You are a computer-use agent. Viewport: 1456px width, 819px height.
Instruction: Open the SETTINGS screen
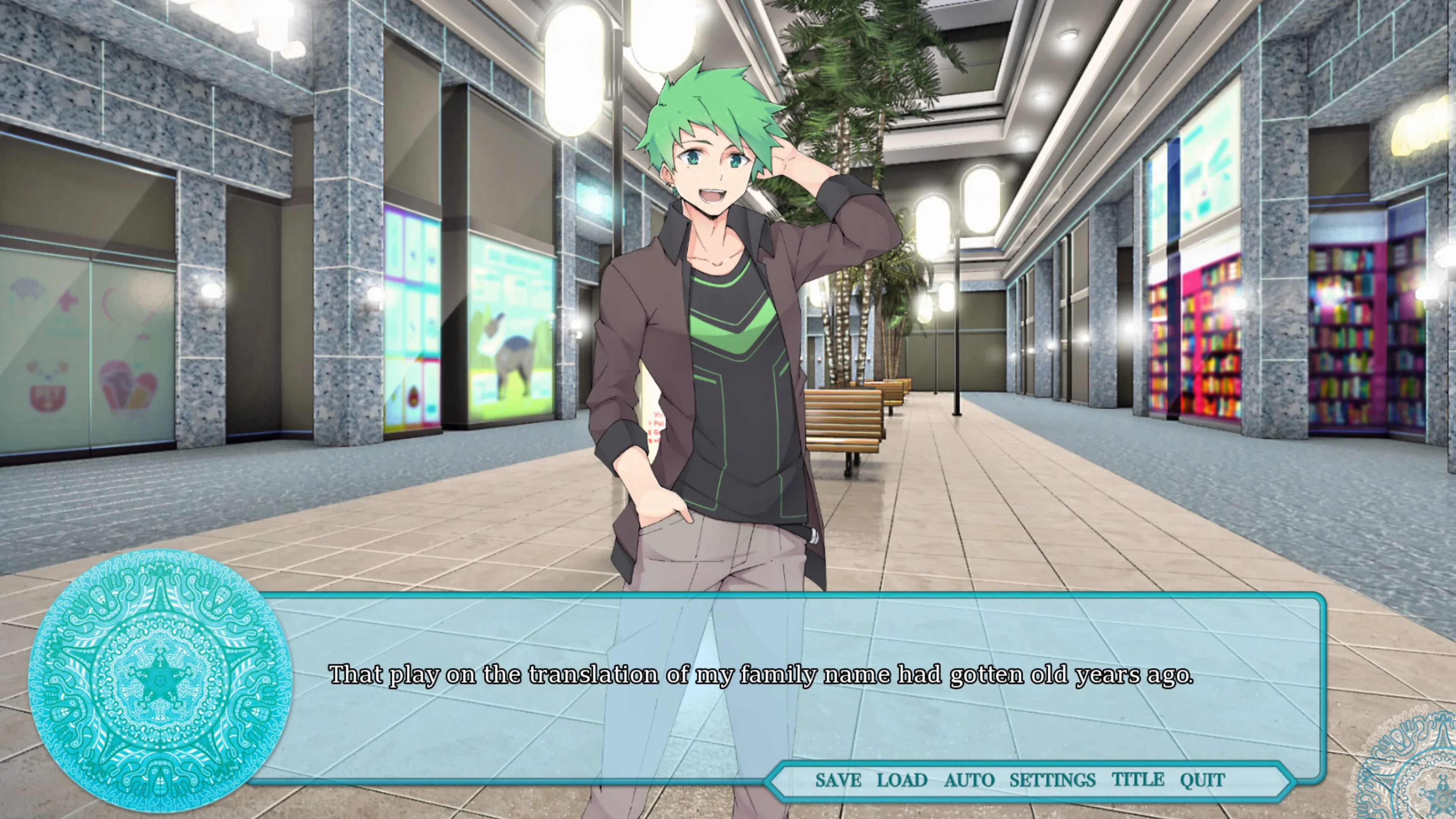point(1052,780)
